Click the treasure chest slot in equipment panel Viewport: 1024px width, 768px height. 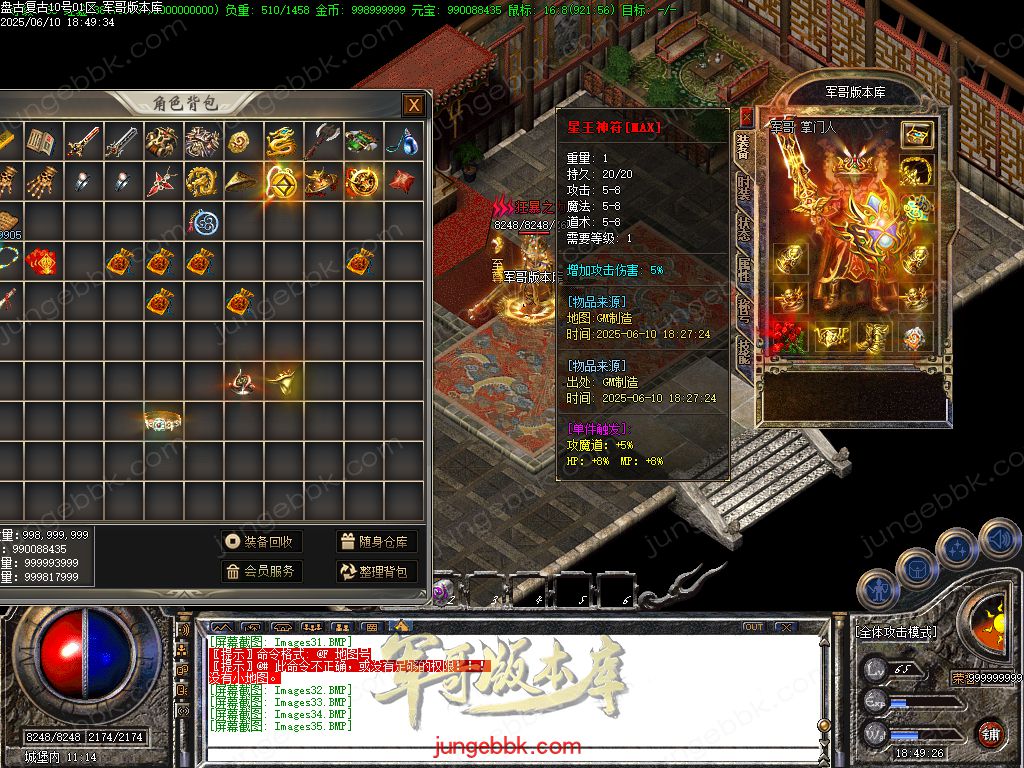coord(916,135)
